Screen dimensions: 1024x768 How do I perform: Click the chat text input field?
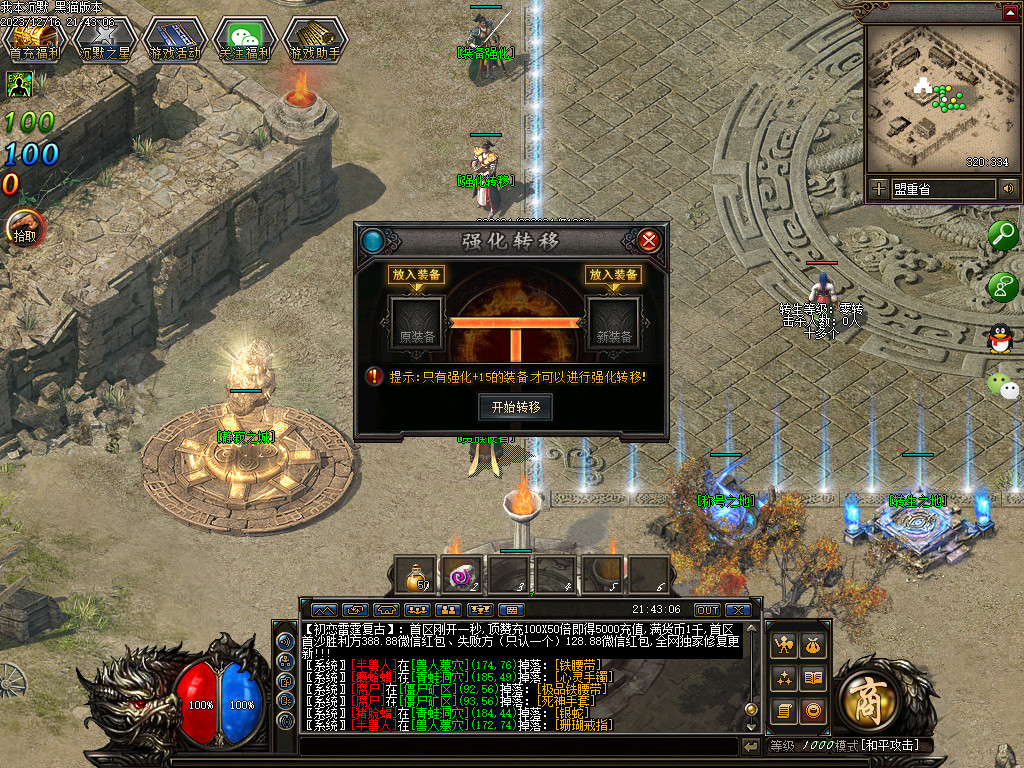click(x=518, y=747)
